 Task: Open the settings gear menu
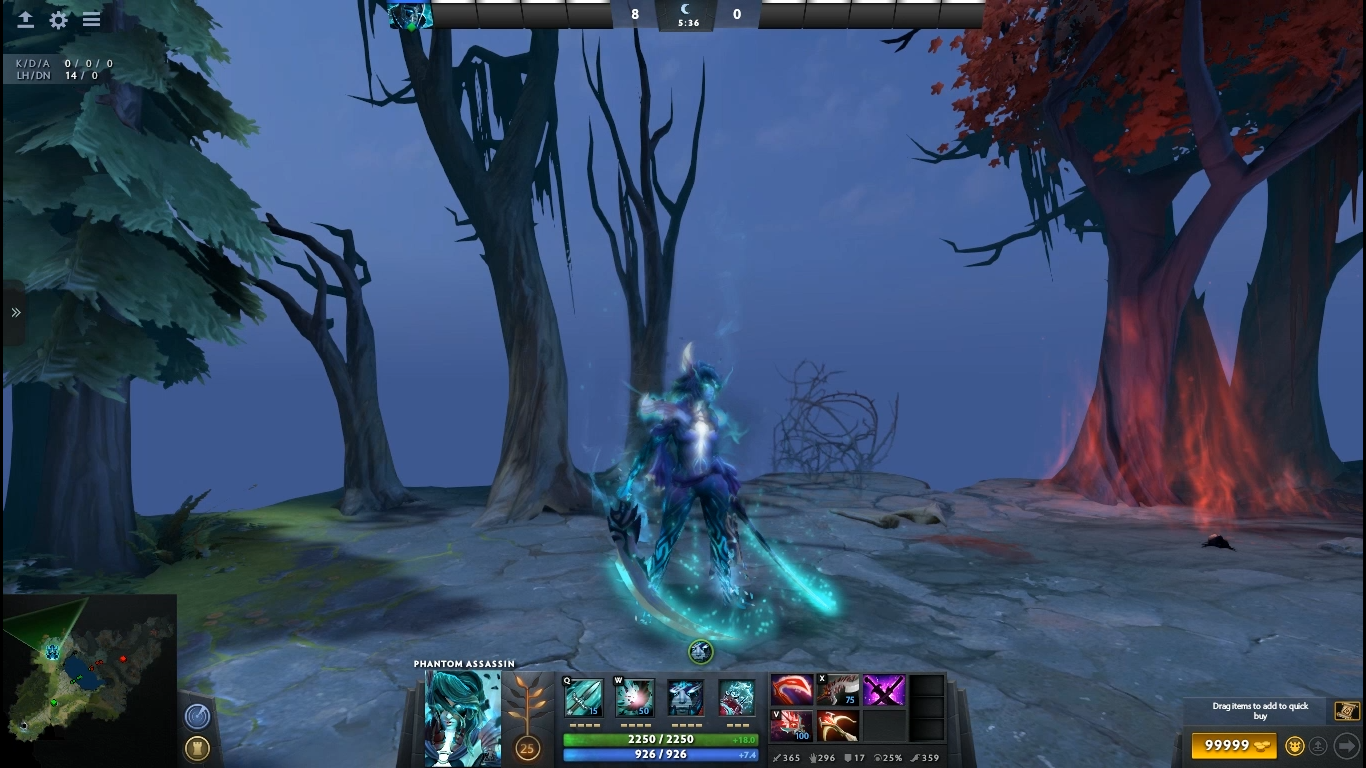[x=59, y=20]
